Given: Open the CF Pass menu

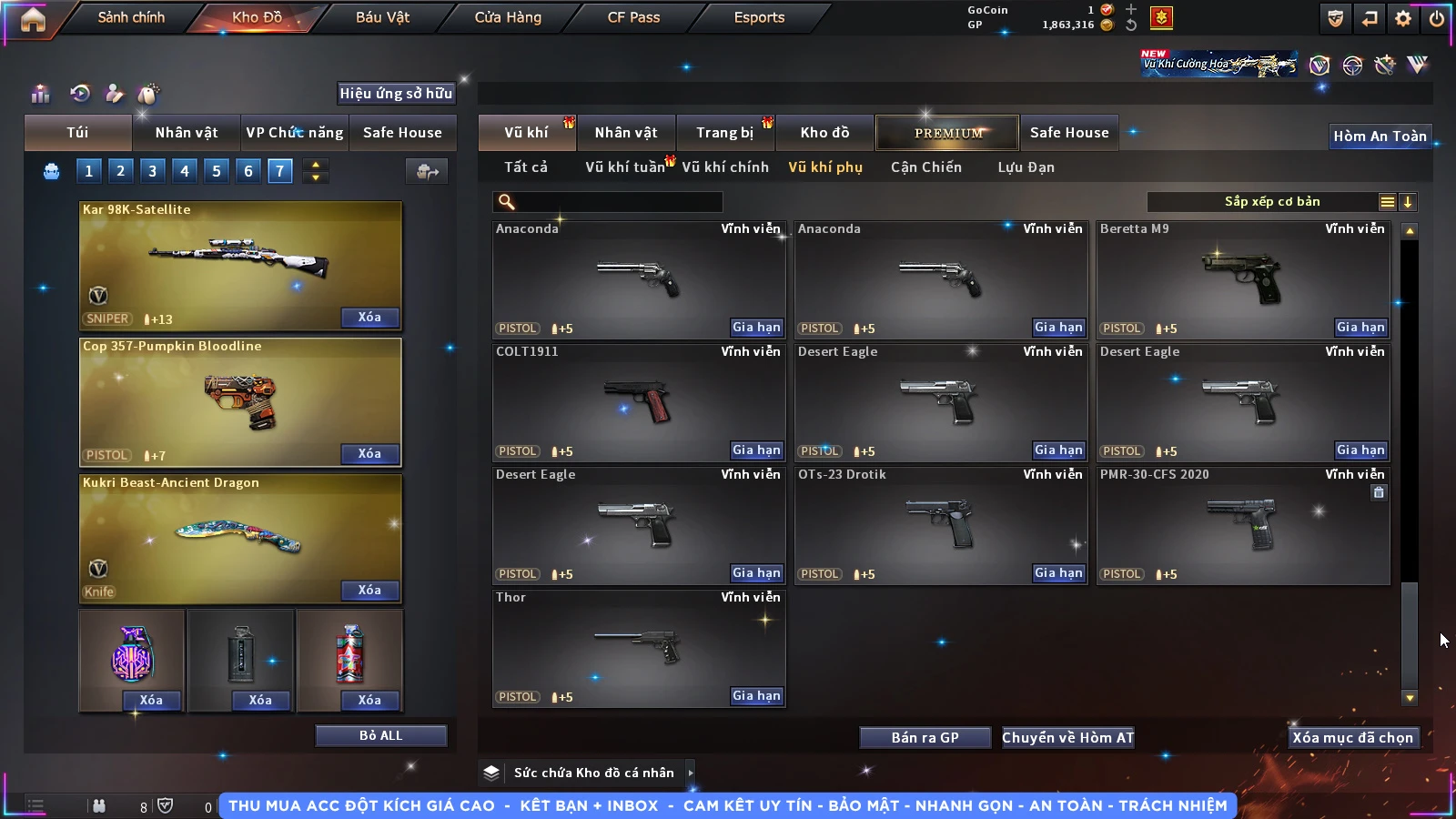Looking at the screenshot, I should coord(633,17).
